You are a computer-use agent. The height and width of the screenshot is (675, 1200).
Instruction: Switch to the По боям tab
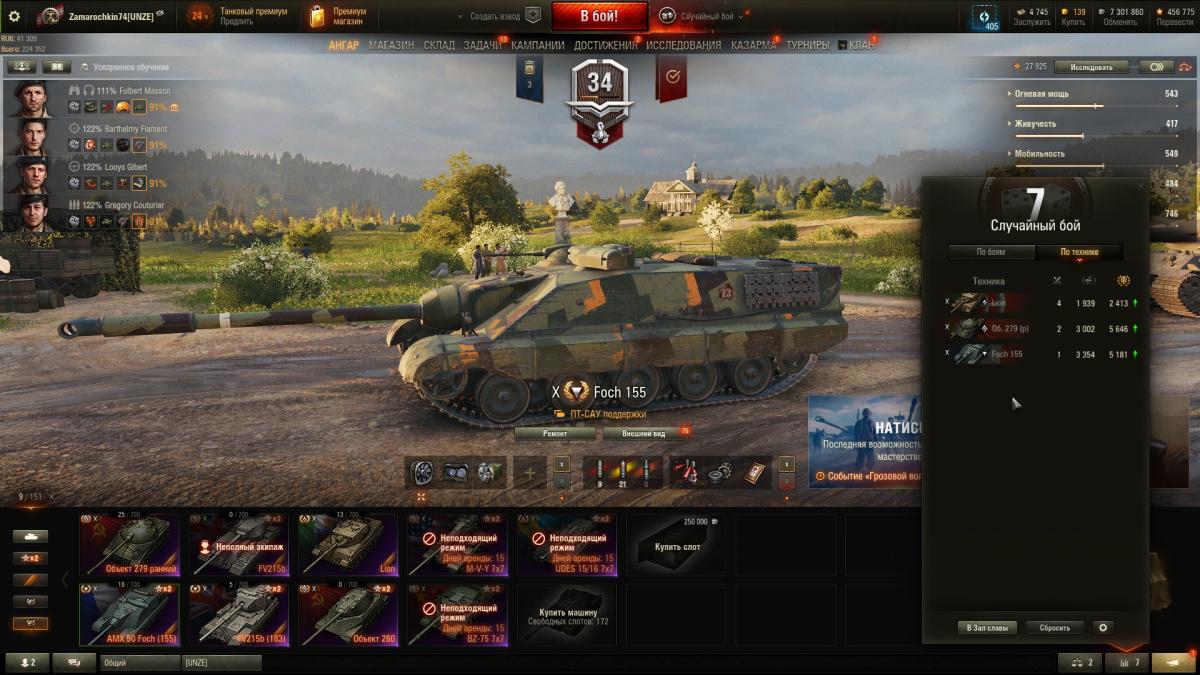990,252
